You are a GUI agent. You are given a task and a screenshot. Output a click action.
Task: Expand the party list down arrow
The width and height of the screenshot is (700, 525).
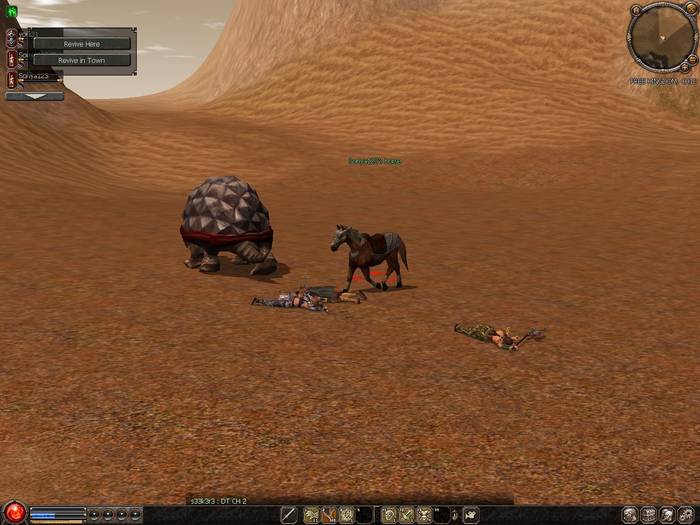pos(34,97)
